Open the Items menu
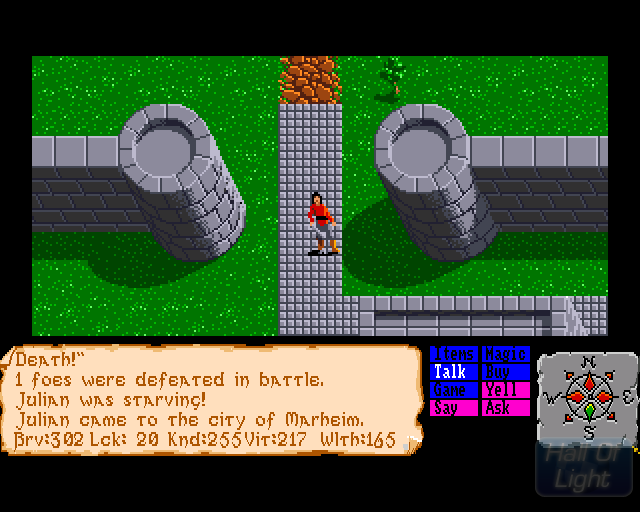 454,354
